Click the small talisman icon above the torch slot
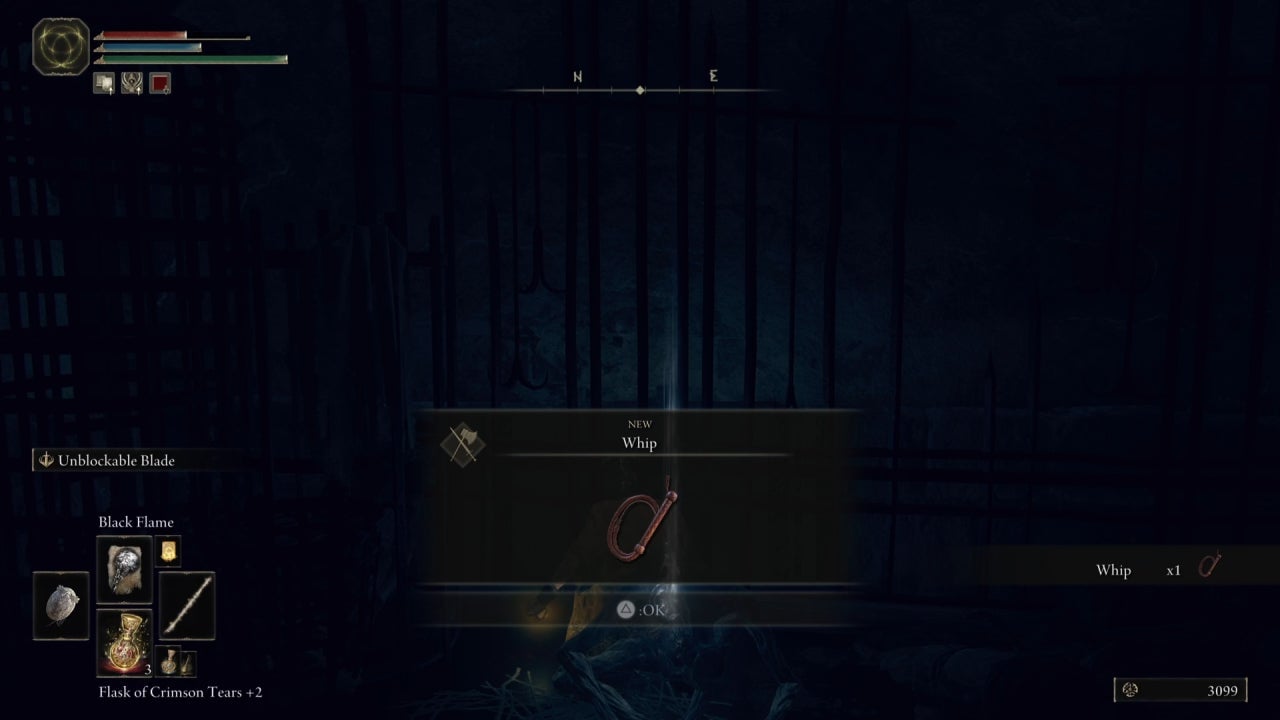 coord(169,551)
